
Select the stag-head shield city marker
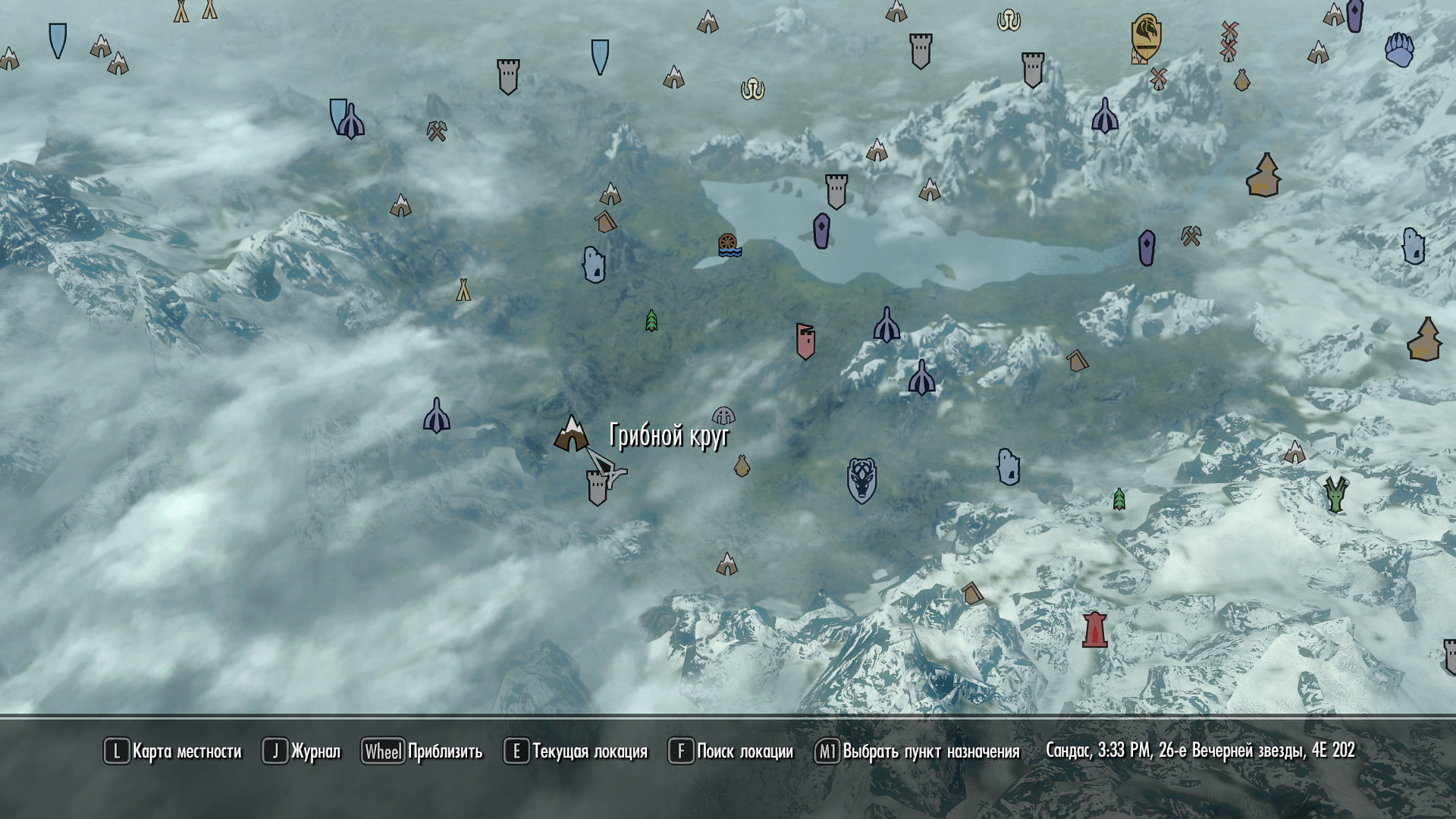861,479
